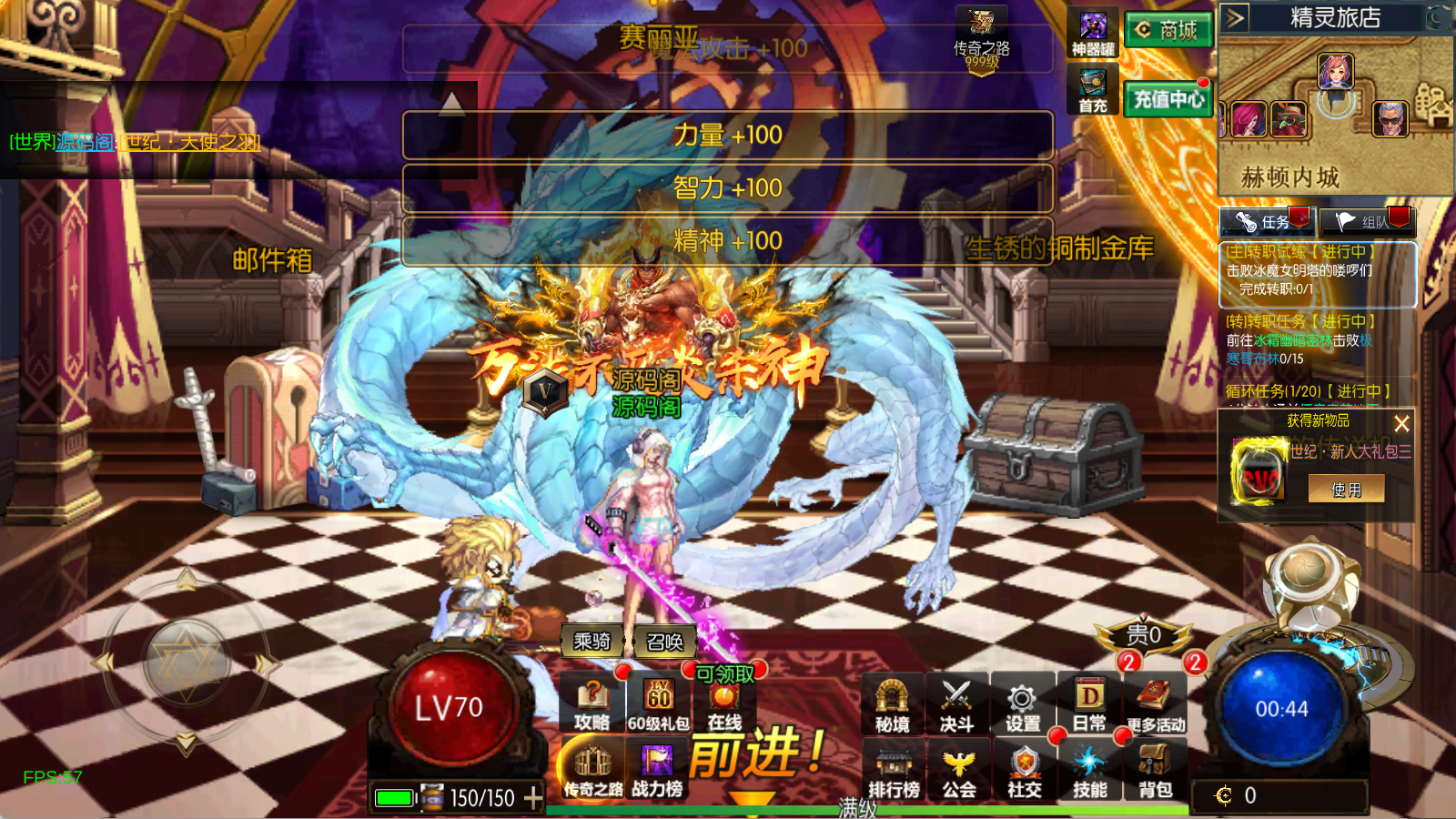The height and width of the screenshot is (819, 1456).
Task: Switch to the 组队 team tab
Action: tap(1367, 222)
